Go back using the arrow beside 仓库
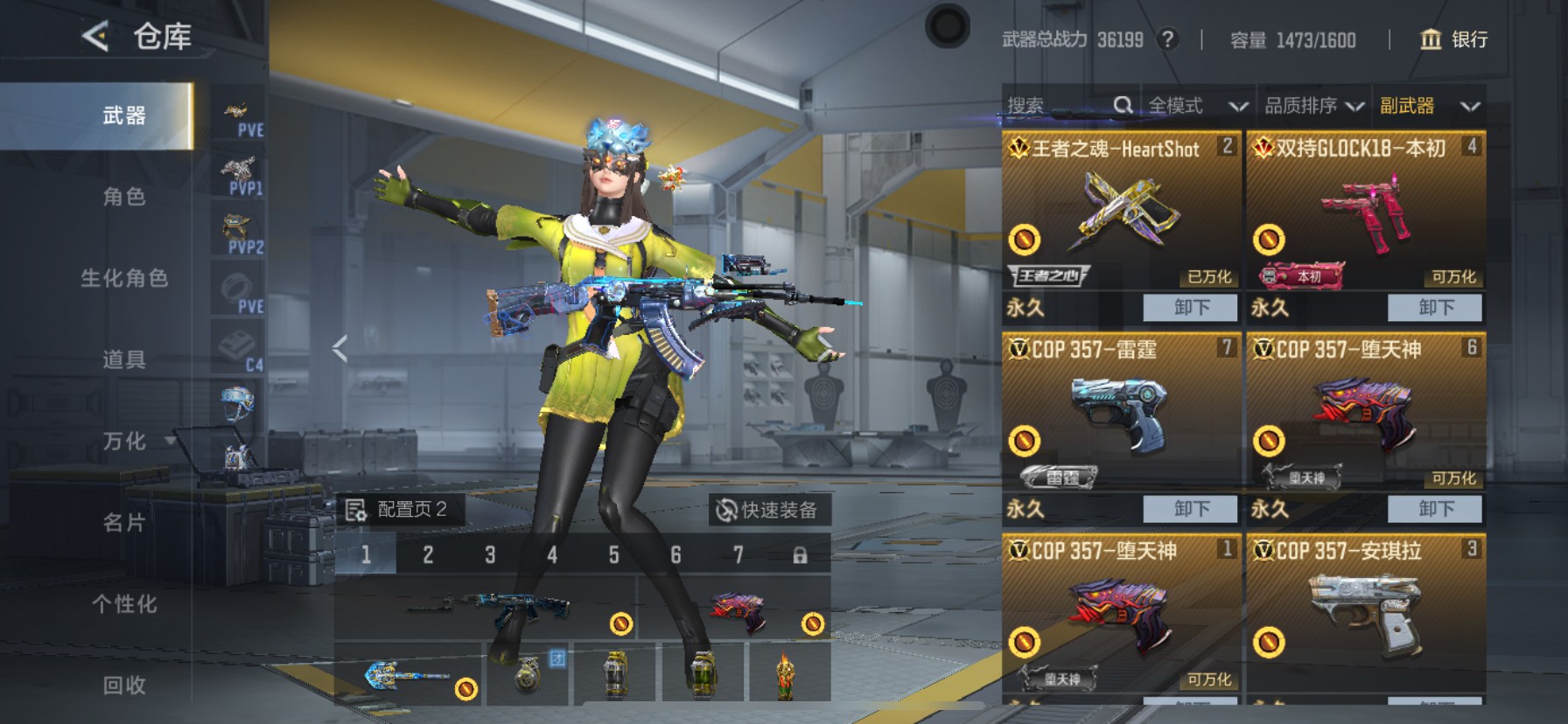1568x724 pixels. (94, 37)
